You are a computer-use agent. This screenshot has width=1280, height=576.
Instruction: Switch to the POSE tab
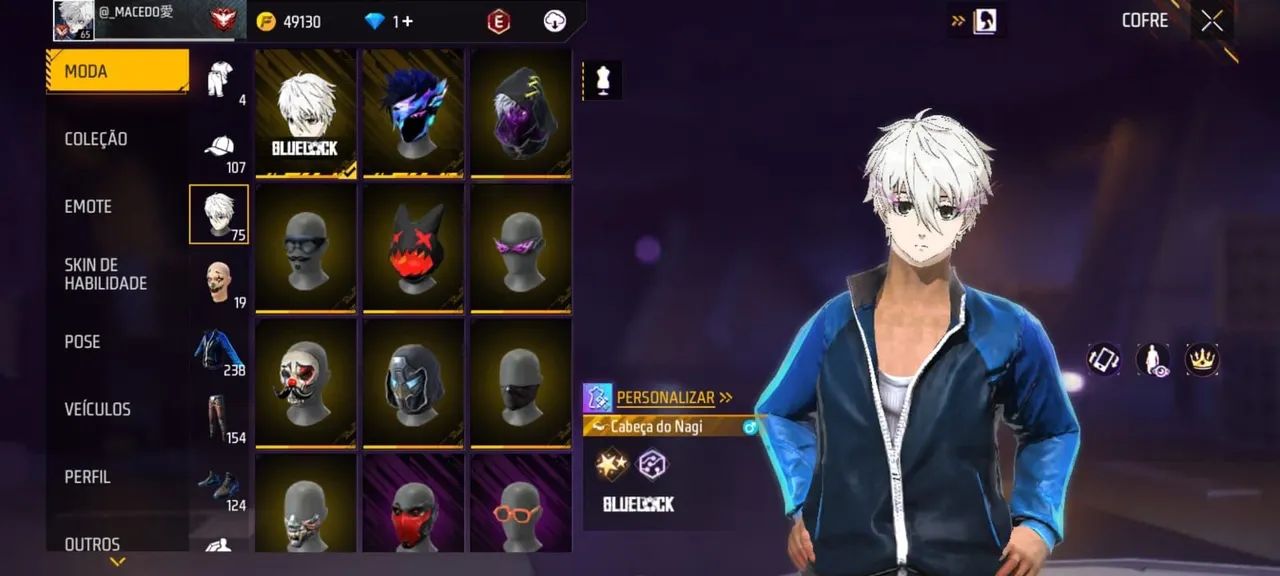pyautogui.click(x=83, y=342)
